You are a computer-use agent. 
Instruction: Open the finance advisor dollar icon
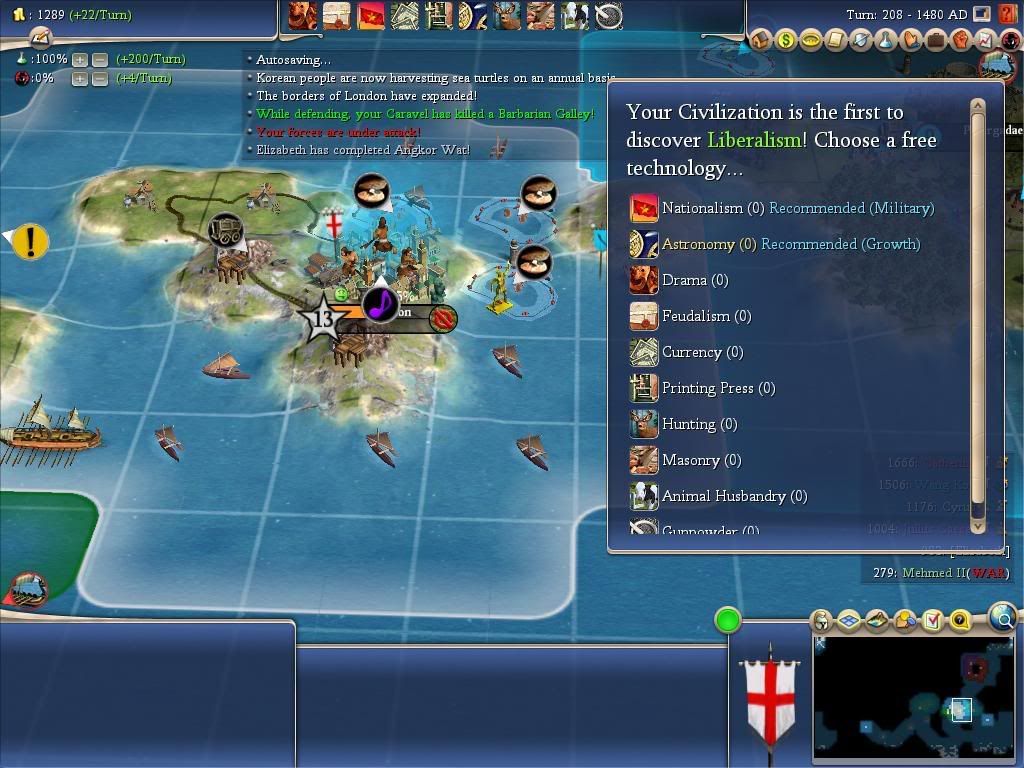coord(786,40)
